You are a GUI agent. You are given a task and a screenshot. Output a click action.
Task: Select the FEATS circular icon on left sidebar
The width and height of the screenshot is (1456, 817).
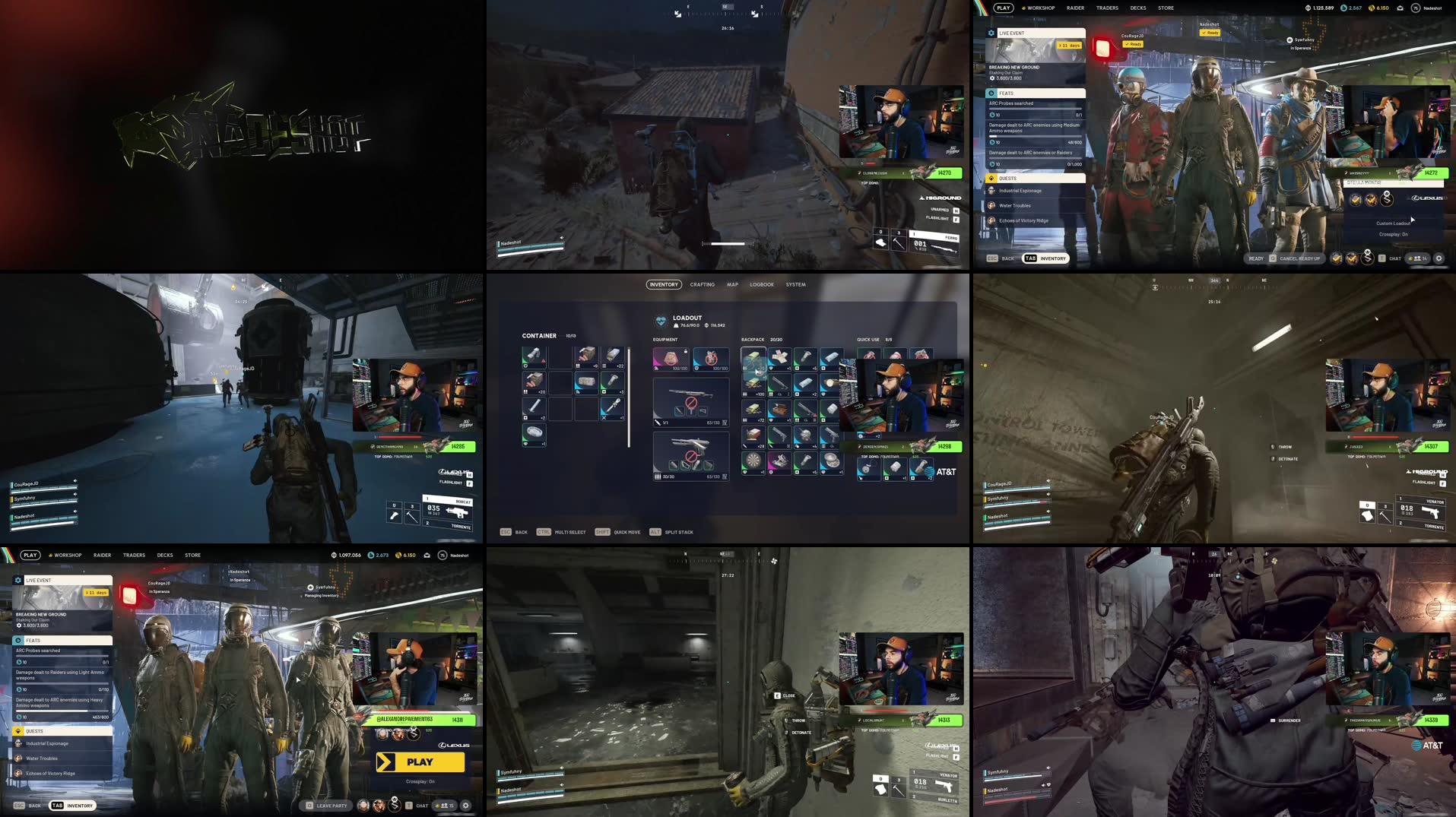[x=991, y=93]
